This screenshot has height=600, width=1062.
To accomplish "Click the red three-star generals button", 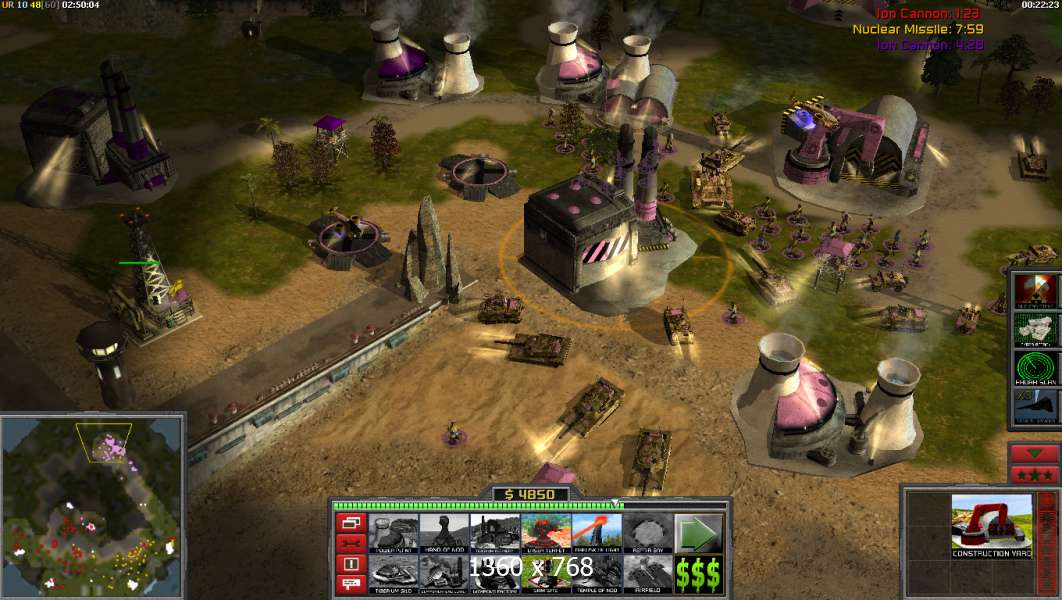I will (x=1034, y=473).
